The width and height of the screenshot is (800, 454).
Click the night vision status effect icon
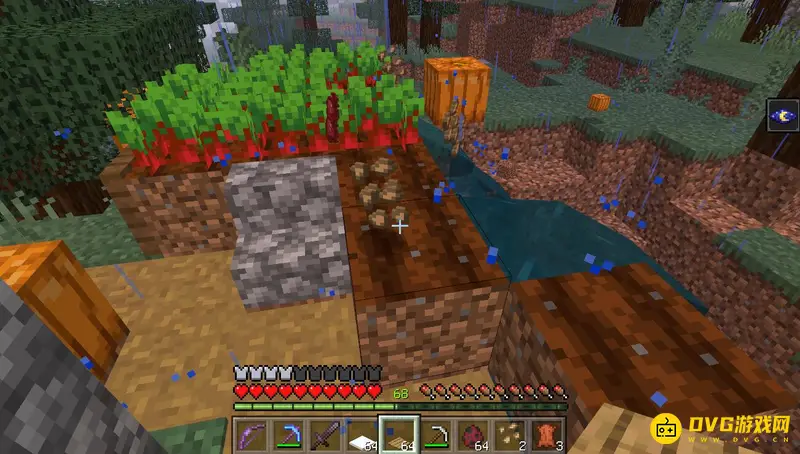(783, 116)
